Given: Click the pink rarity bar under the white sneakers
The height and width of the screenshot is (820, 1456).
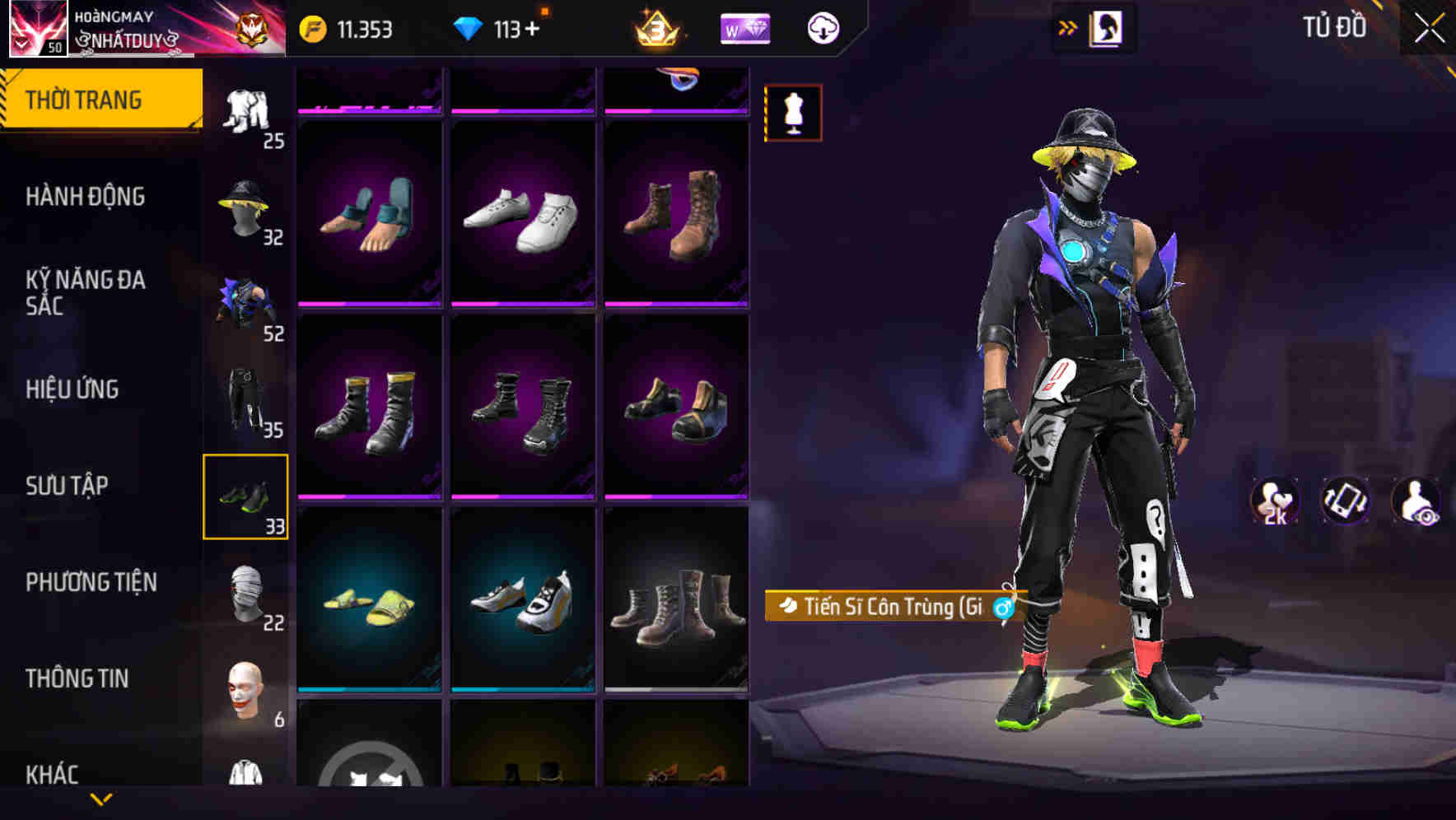Looking at the screenshot, I should [524, 305].
